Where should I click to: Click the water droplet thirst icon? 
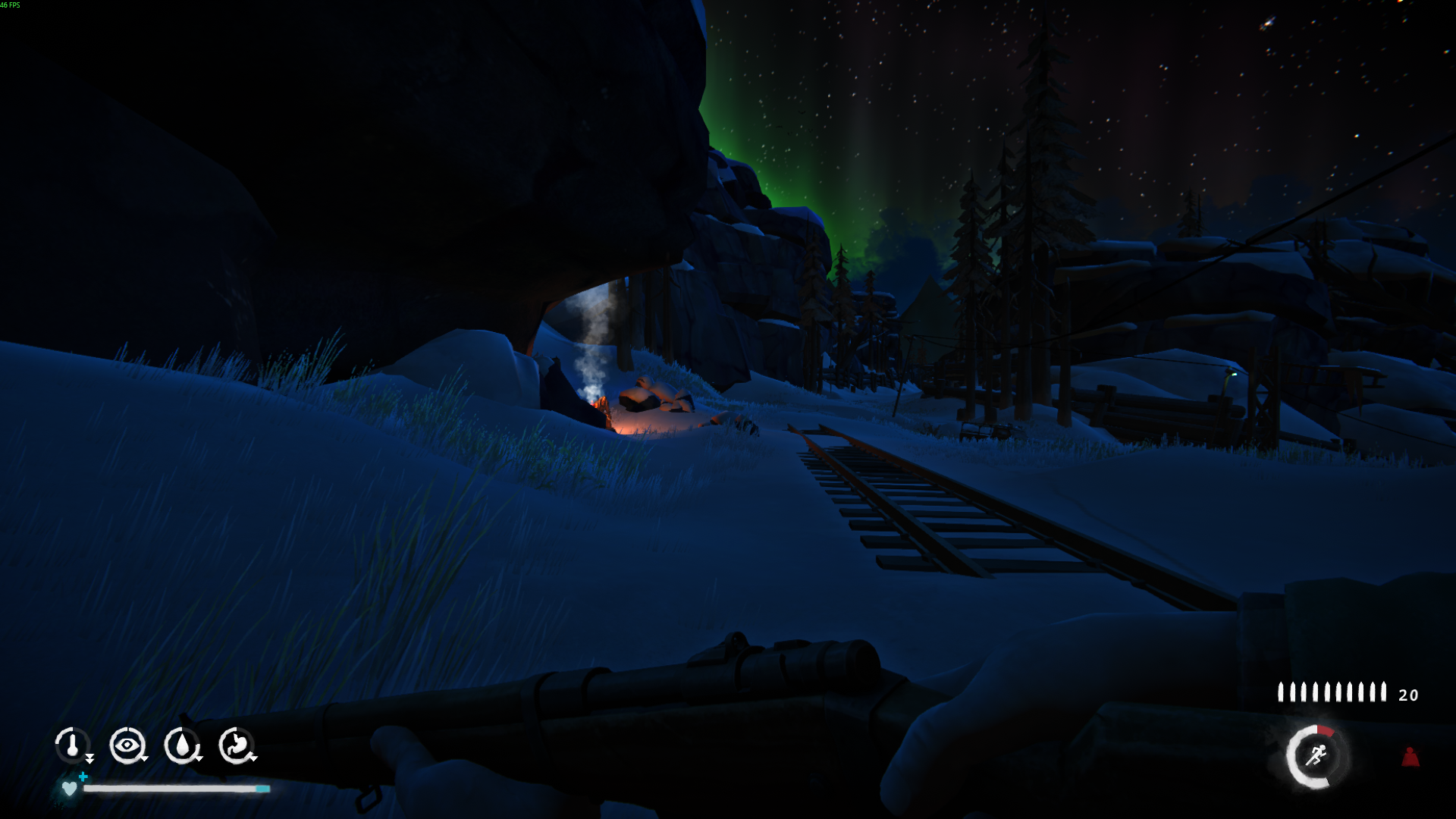point(181,745)
